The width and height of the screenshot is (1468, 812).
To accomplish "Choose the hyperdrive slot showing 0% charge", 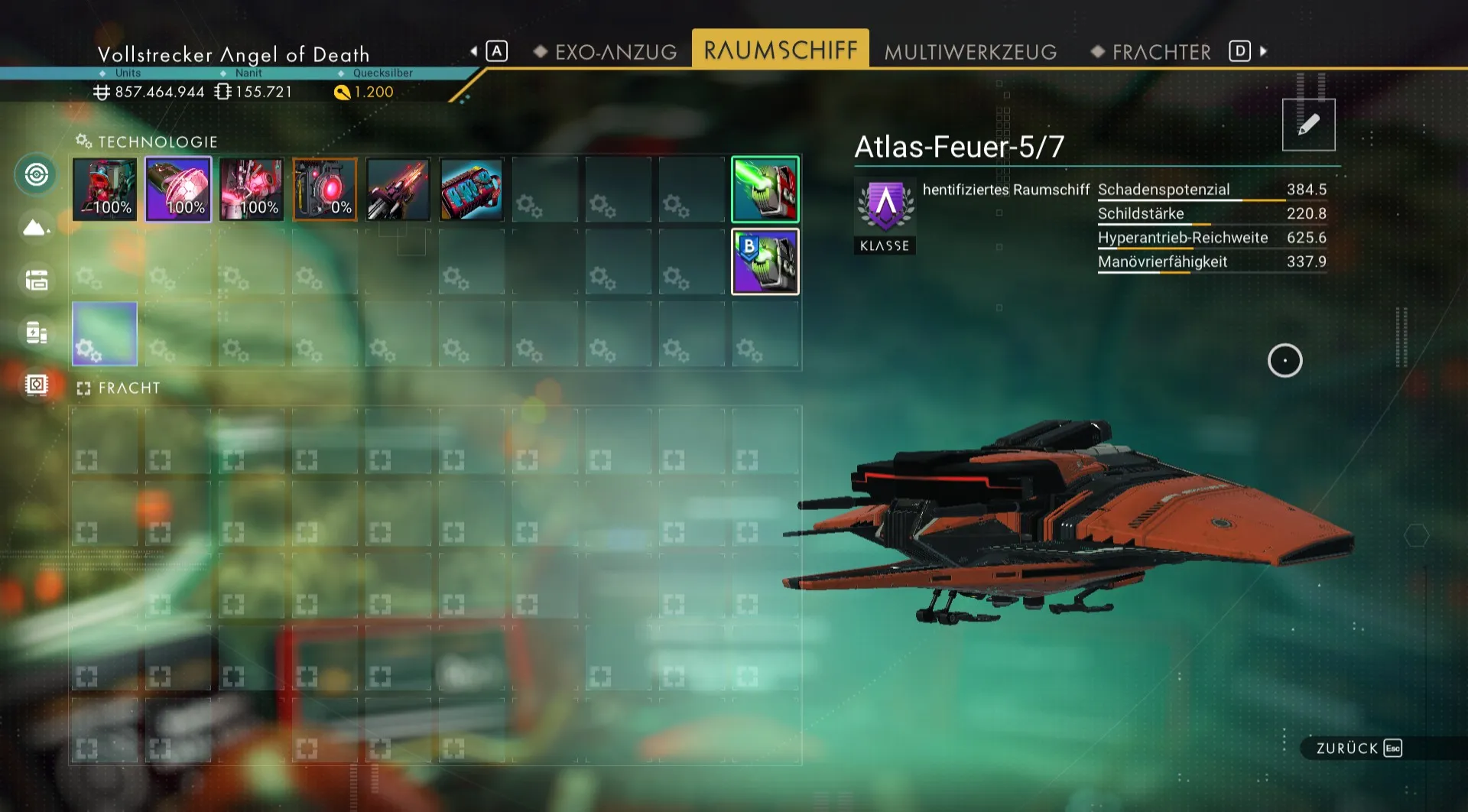I will 325,190.
